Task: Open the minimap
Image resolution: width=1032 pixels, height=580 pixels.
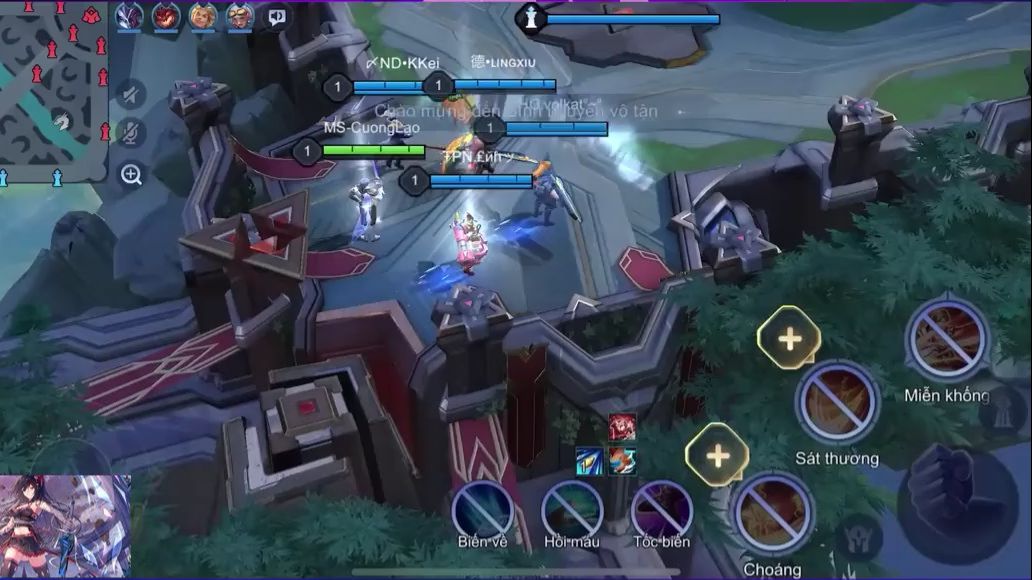Action: (54, 90)
